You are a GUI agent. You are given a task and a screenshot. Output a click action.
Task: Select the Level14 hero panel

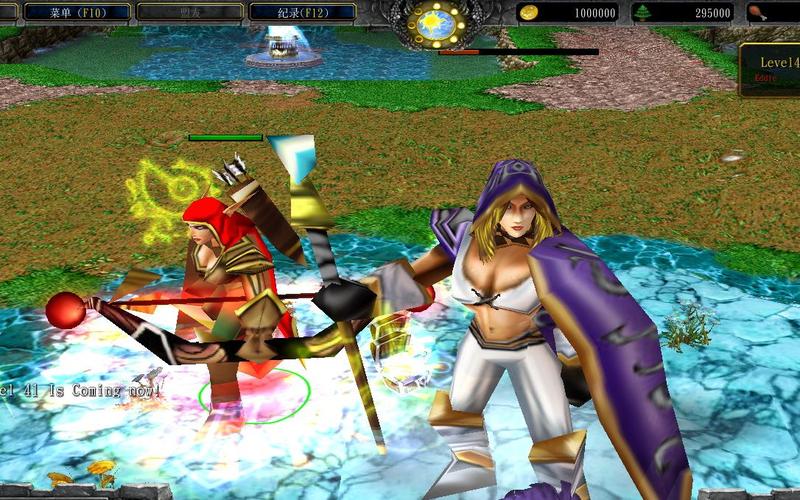pos(771,69)
